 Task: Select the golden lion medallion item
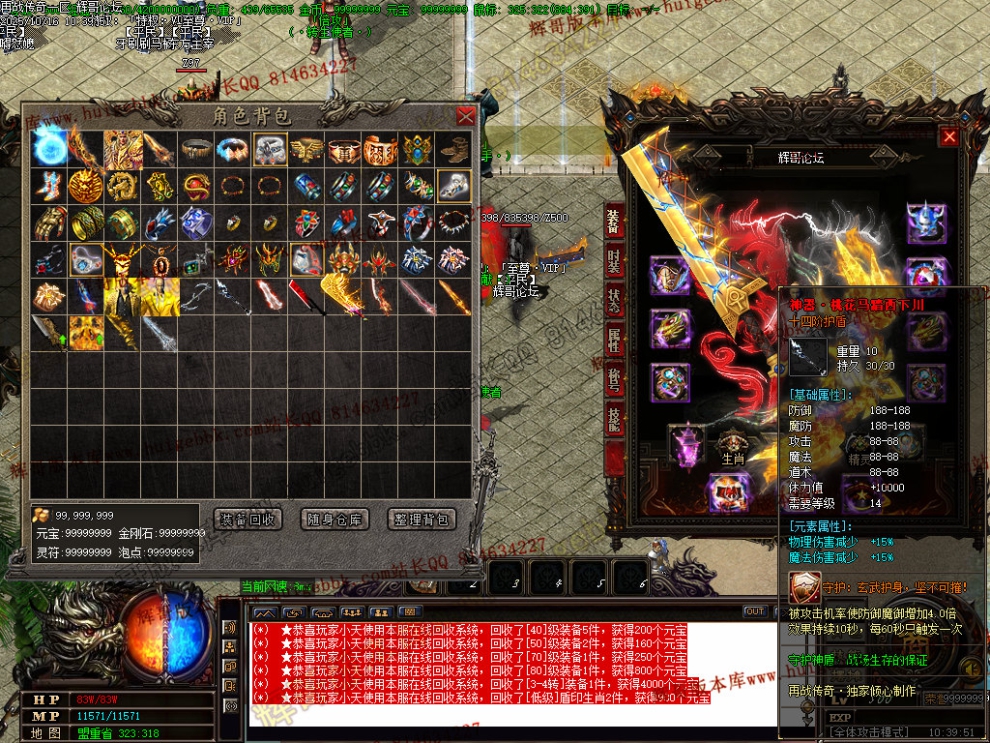pyautogui.click(x=86, y=185)
